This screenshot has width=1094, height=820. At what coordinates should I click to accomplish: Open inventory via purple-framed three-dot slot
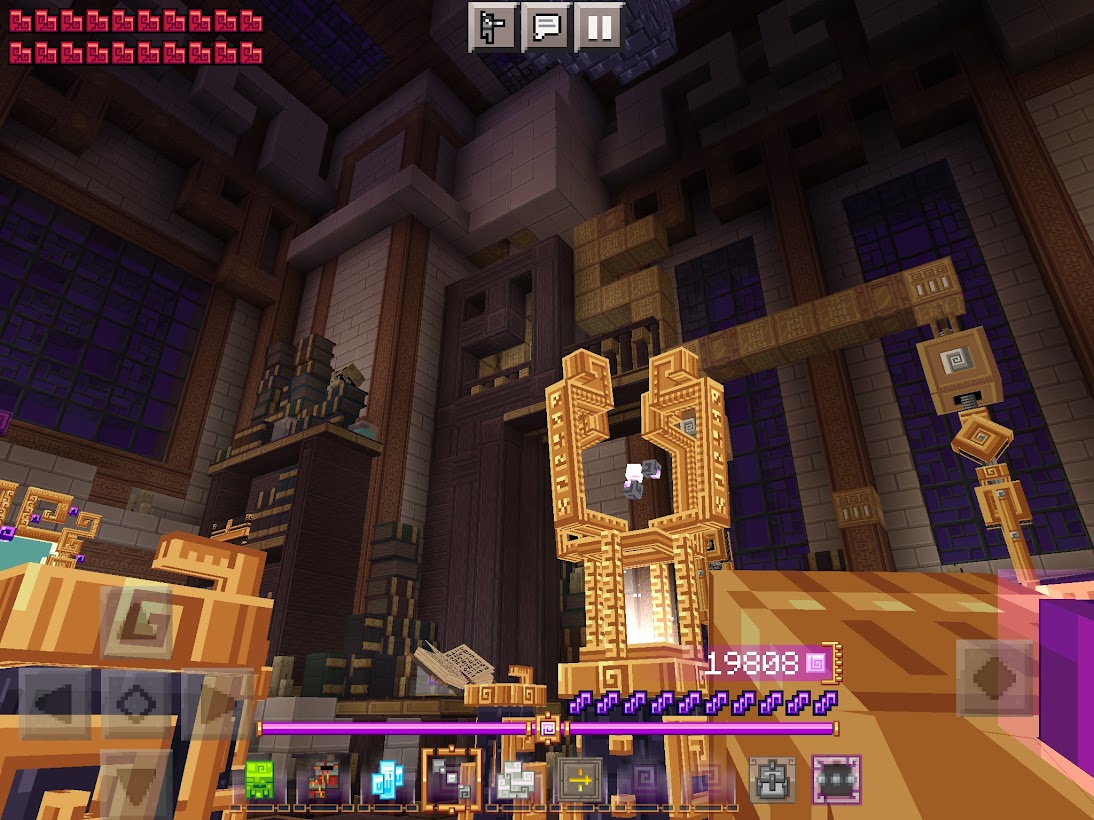(x=836, y=780)
